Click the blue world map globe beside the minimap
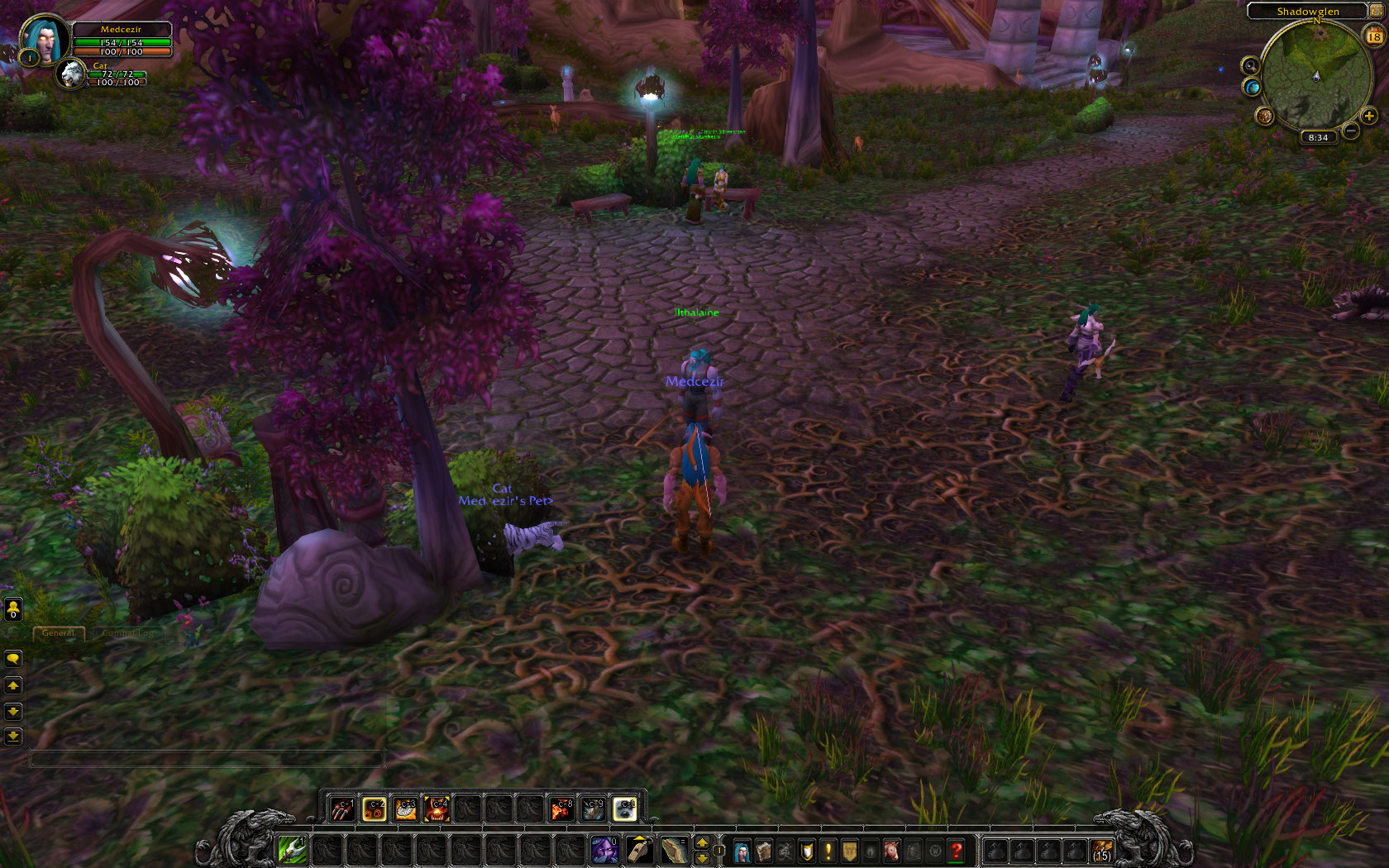This screenshot has height=868, width=1389. click(1252, 87)
